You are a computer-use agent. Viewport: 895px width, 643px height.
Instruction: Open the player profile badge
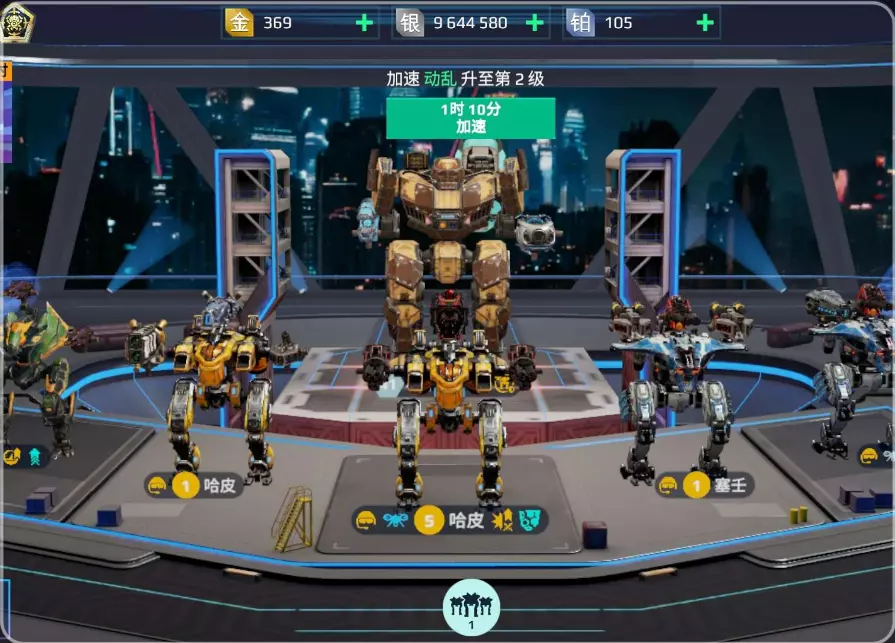[x=17, y=23]
